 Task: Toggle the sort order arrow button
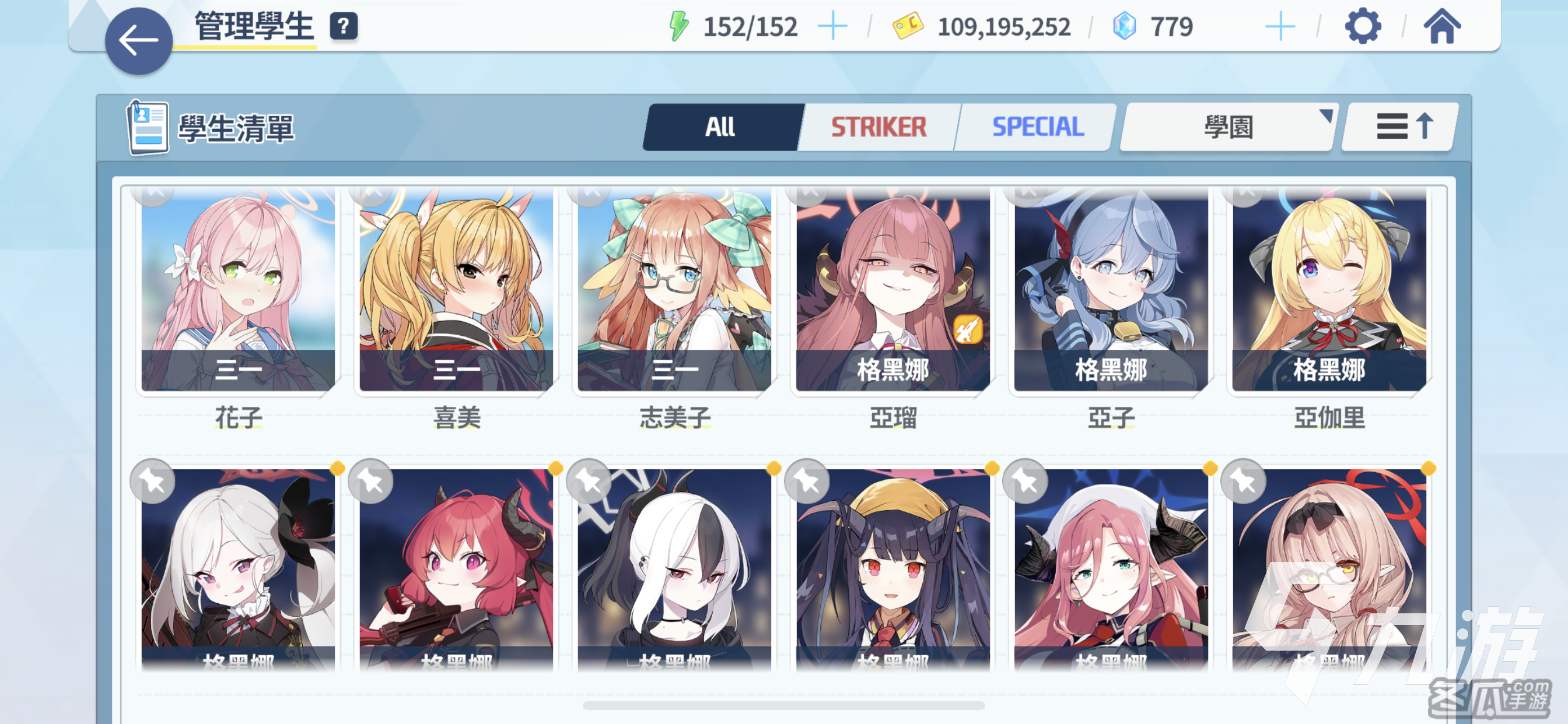pyautogui.click(x=1401, y=127)
